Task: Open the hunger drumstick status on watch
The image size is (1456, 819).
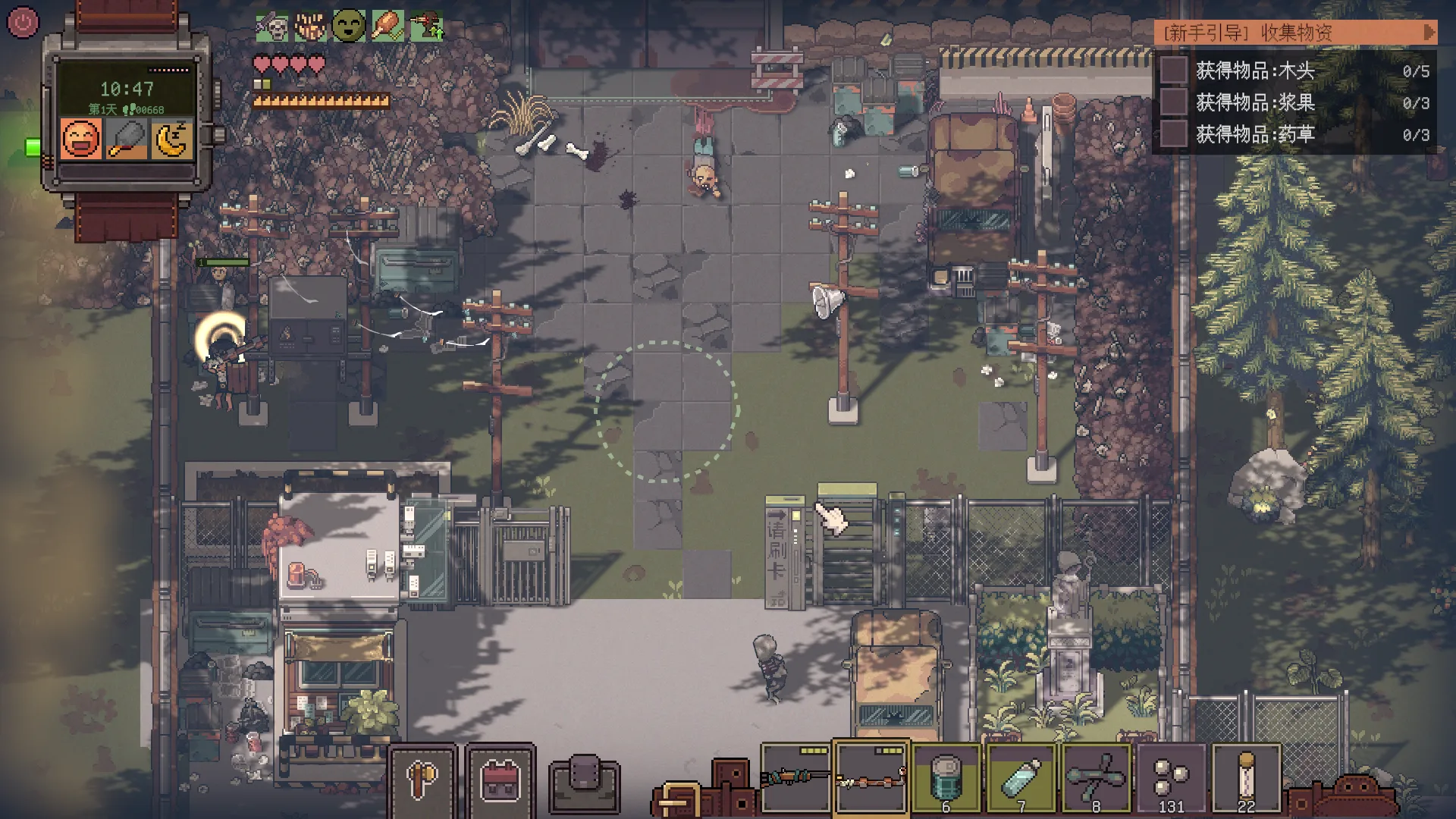Action: [x=126, y=140]
